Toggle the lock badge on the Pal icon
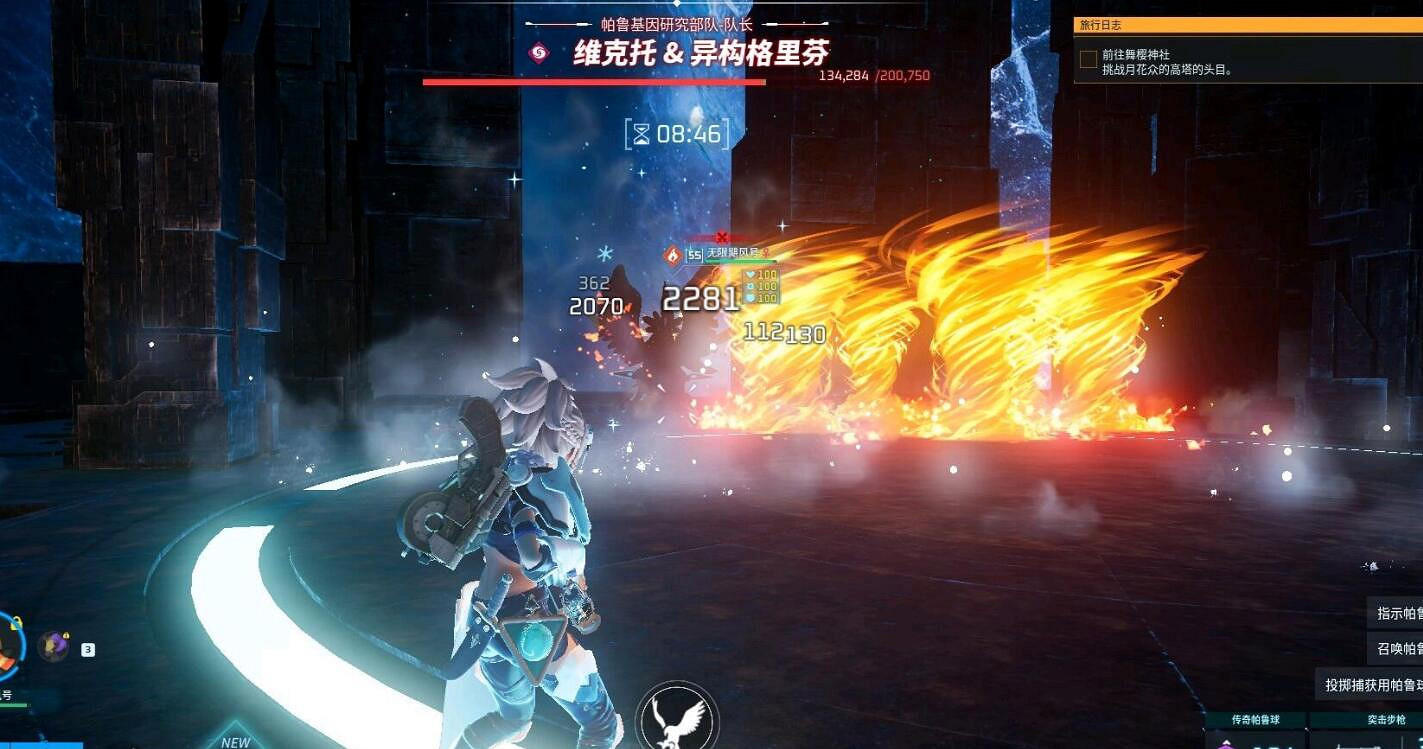 click(x=67, y=636)
